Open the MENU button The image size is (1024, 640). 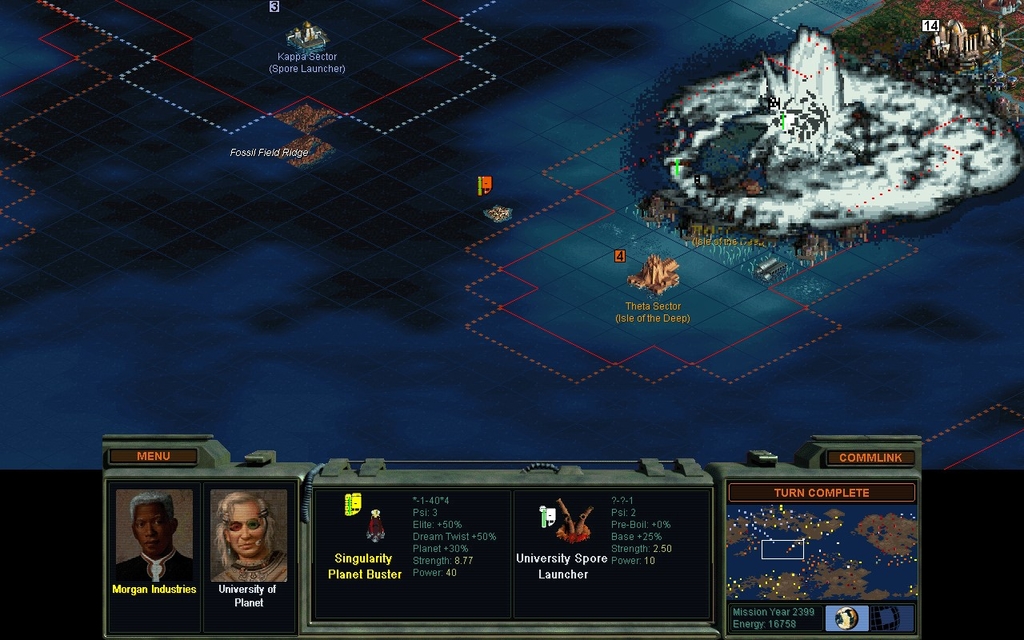(153, 457)
